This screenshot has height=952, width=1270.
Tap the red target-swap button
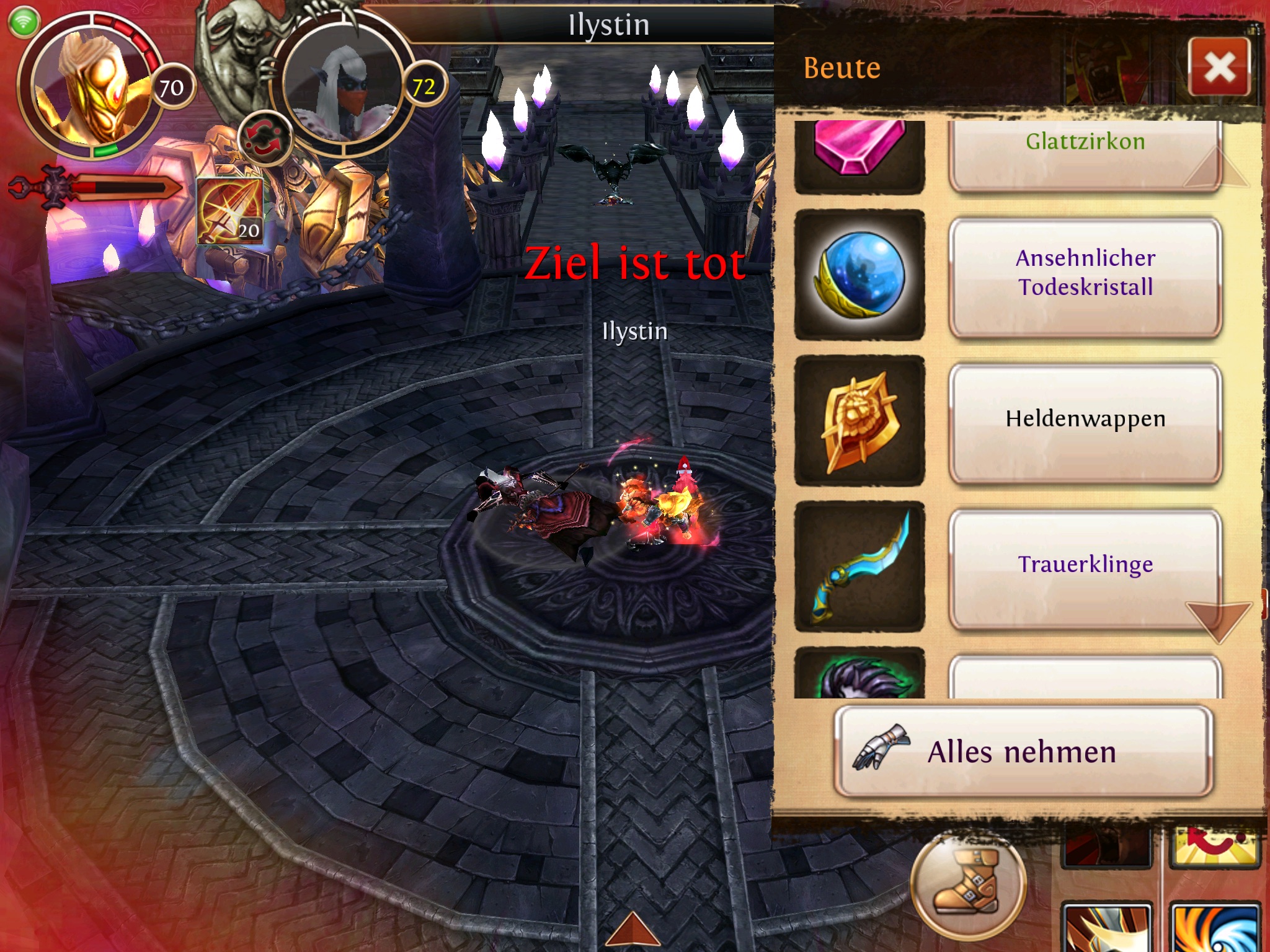265,138
